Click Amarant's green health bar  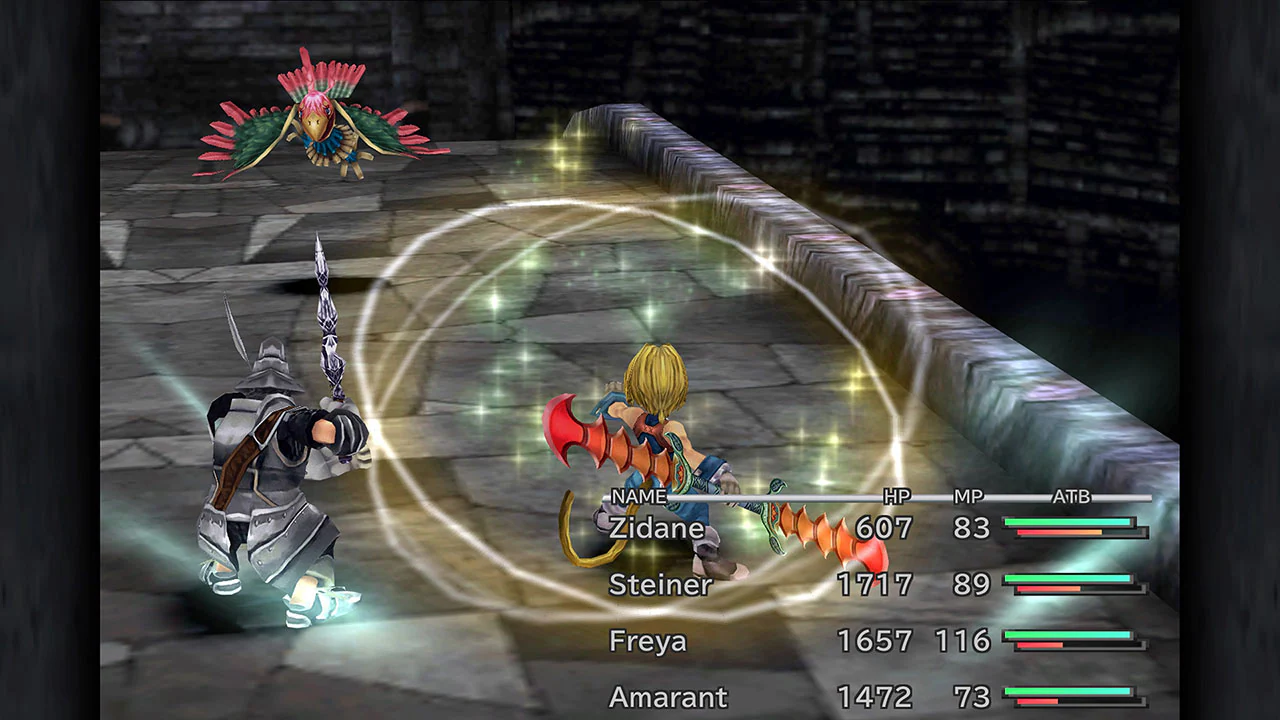tap(1067, 691)
